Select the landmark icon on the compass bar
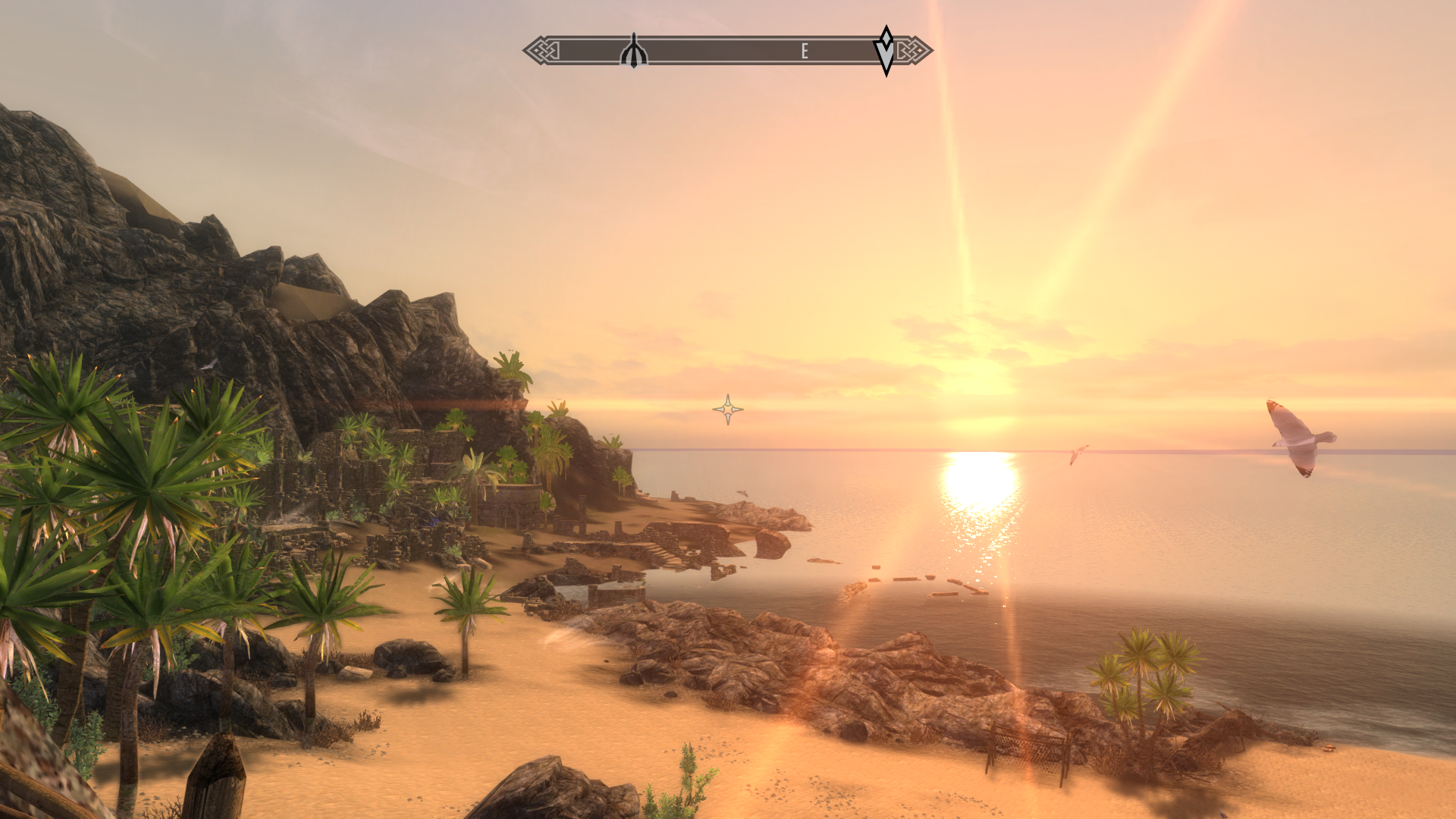 pyautogui.click(x=633, y=52)
